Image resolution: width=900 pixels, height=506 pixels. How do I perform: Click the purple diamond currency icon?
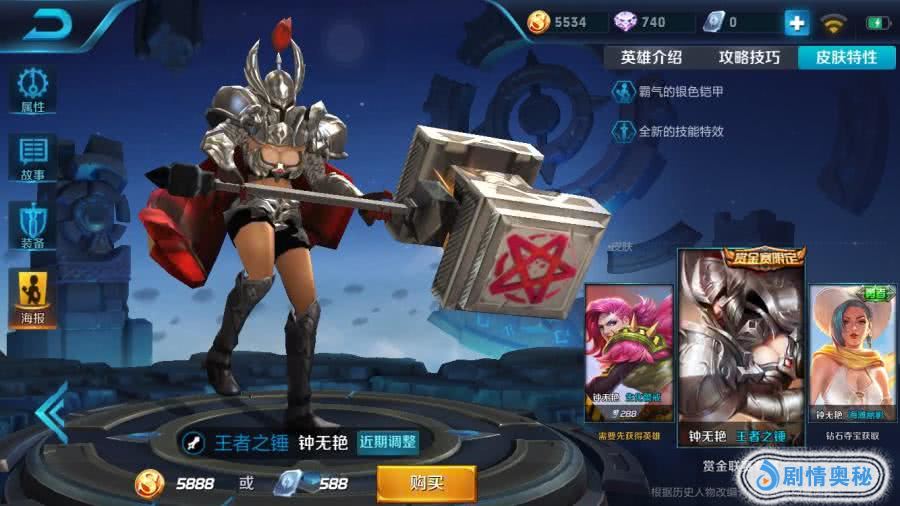(x=625, y=22)
